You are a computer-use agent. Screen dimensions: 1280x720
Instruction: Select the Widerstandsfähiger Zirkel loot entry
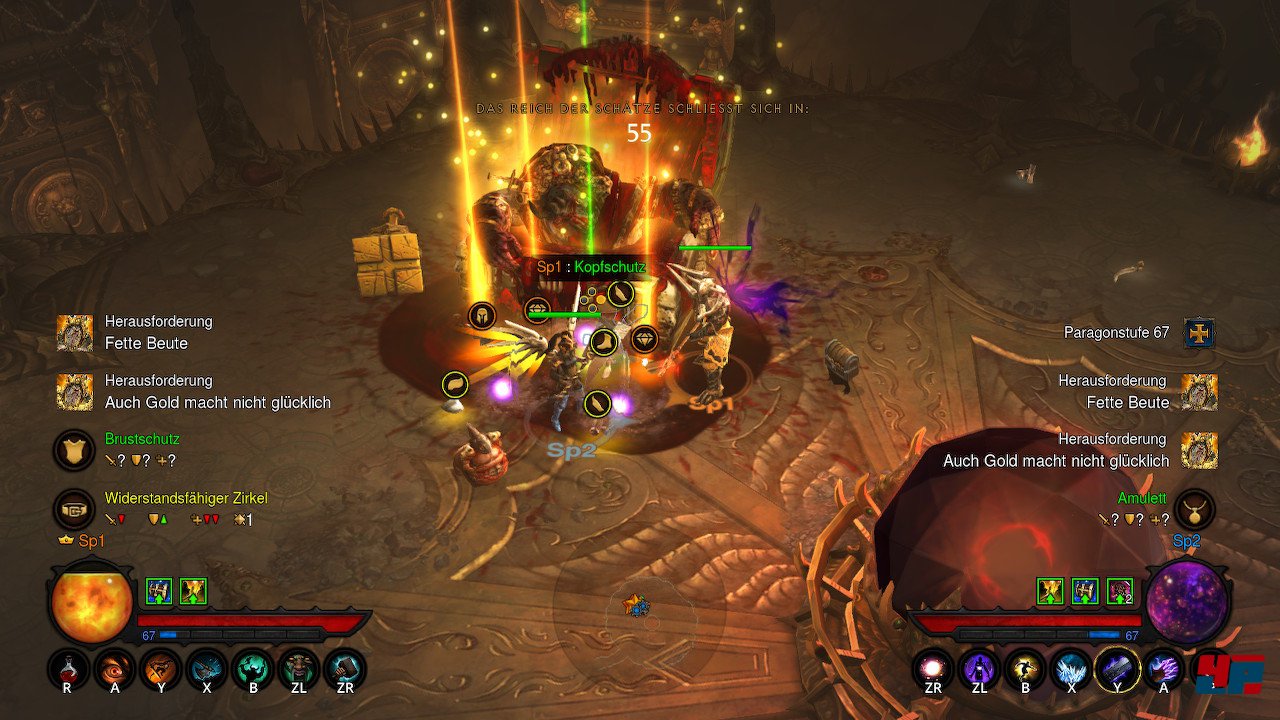pyautogui.click(x=75, y=509)
